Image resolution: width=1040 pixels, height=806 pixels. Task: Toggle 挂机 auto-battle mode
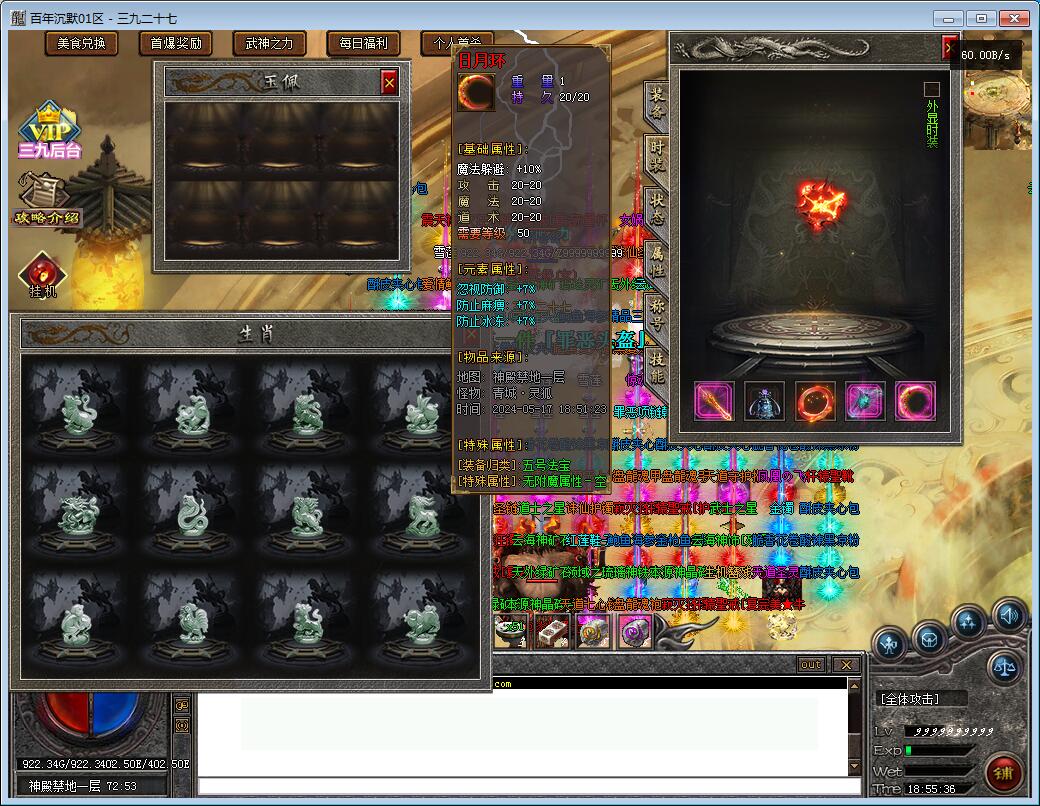tap(43, 276)
